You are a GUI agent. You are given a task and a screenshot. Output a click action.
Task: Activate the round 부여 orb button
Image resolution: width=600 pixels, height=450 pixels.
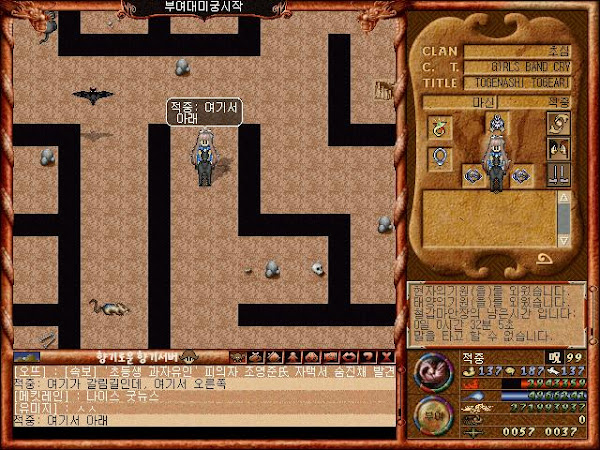(429, 413)
